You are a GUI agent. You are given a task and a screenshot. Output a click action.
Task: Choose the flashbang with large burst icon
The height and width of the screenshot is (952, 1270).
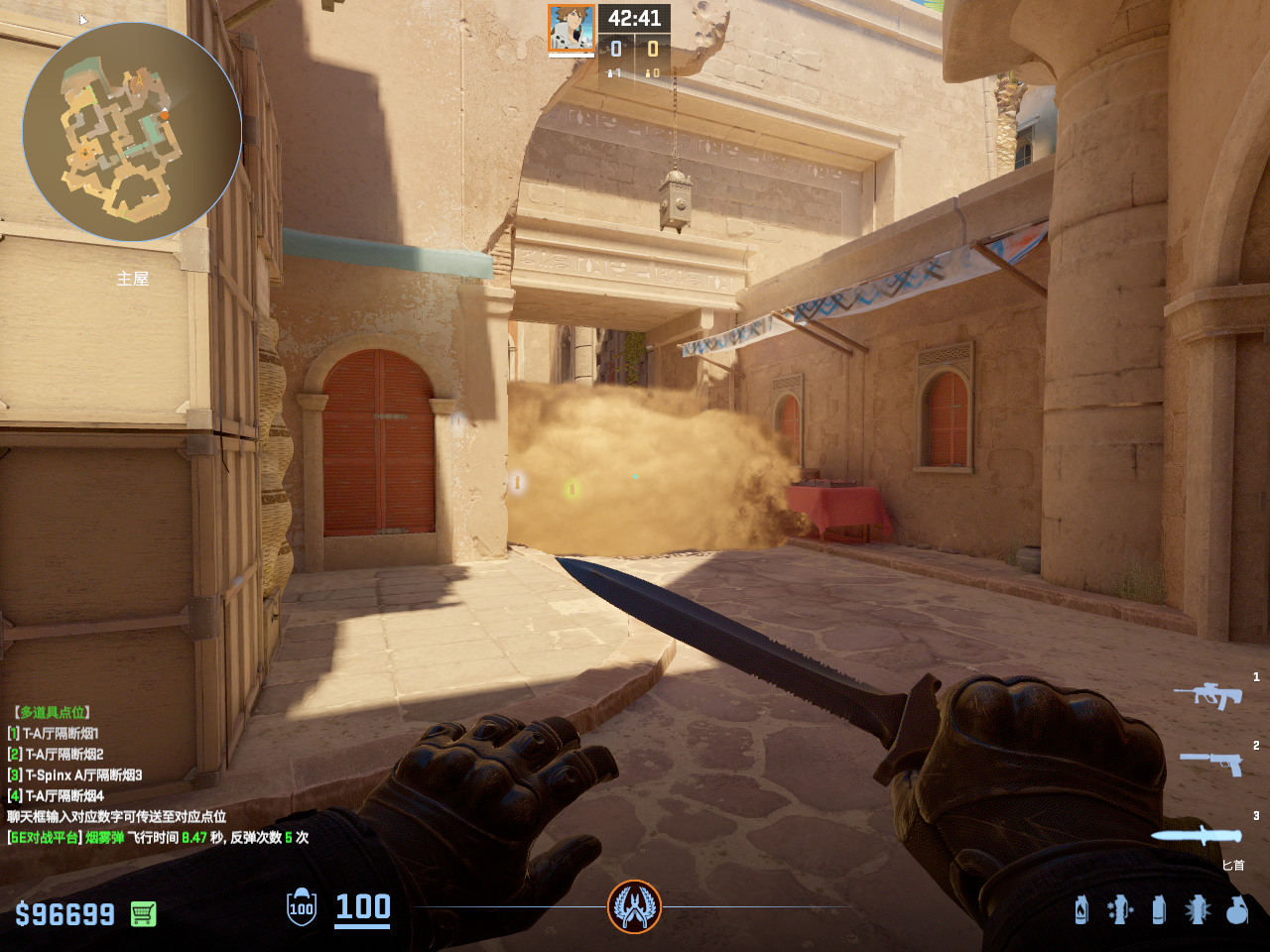pyautogui.click(x=1197, y=909)
